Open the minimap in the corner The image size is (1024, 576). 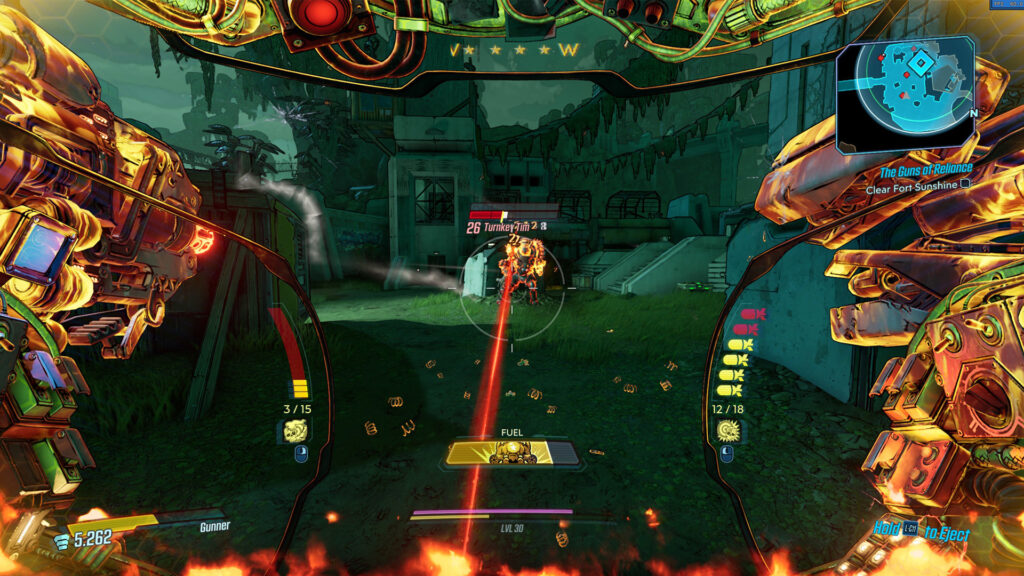905,94
